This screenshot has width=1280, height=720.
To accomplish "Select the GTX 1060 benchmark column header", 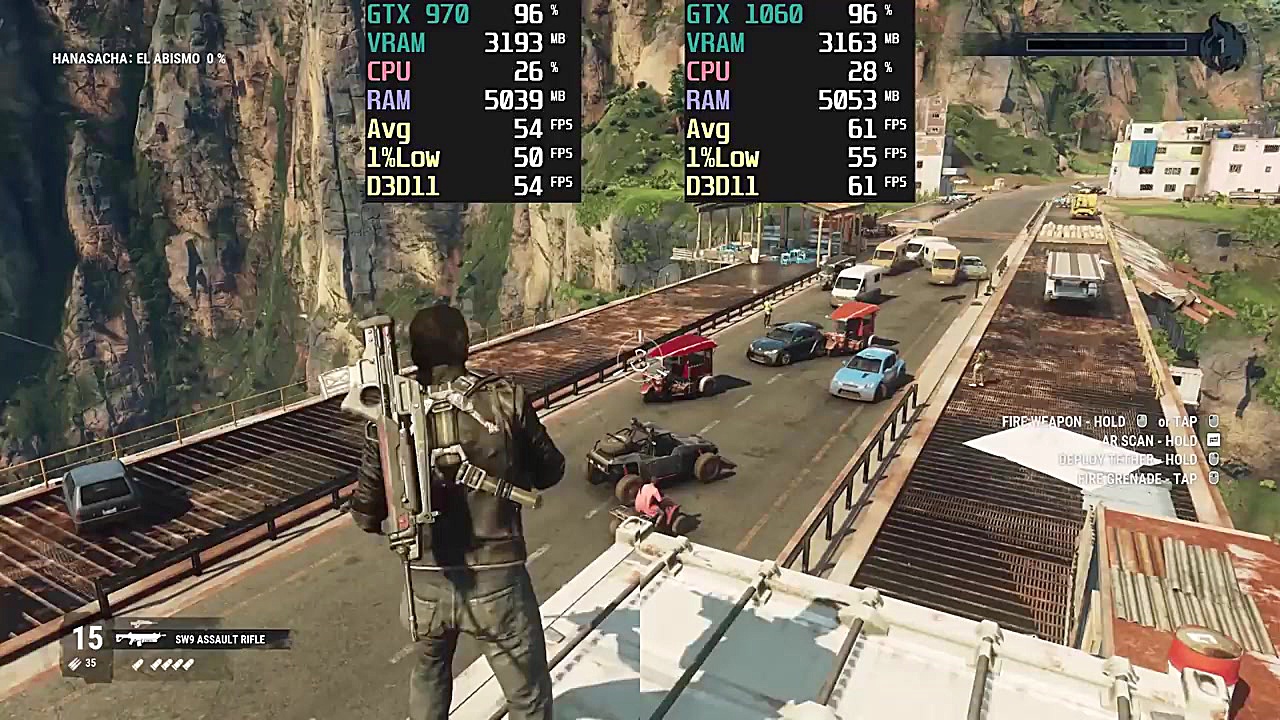I will point(746,14).
